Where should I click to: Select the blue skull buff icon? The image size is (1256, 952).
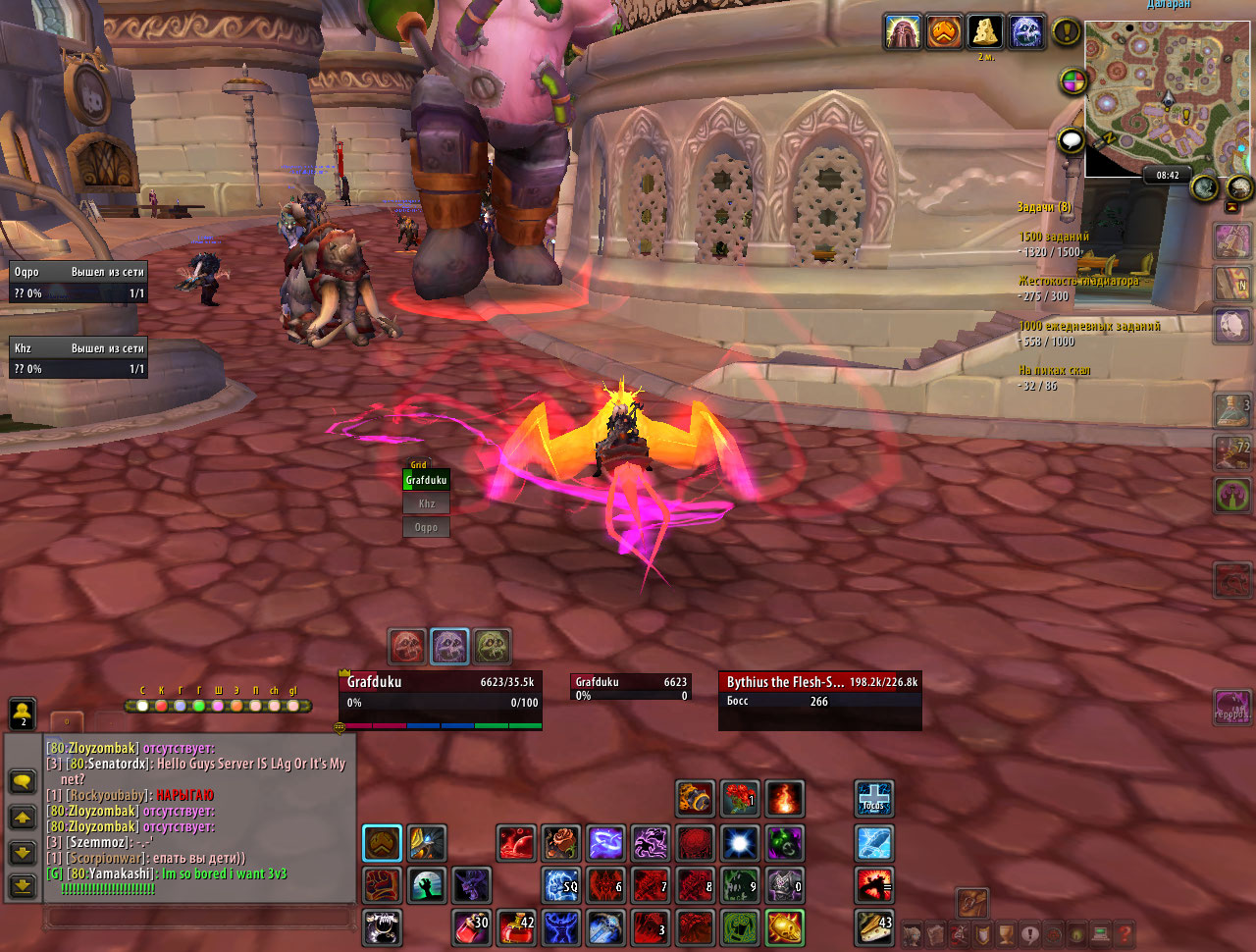[x=1026, y=32]
